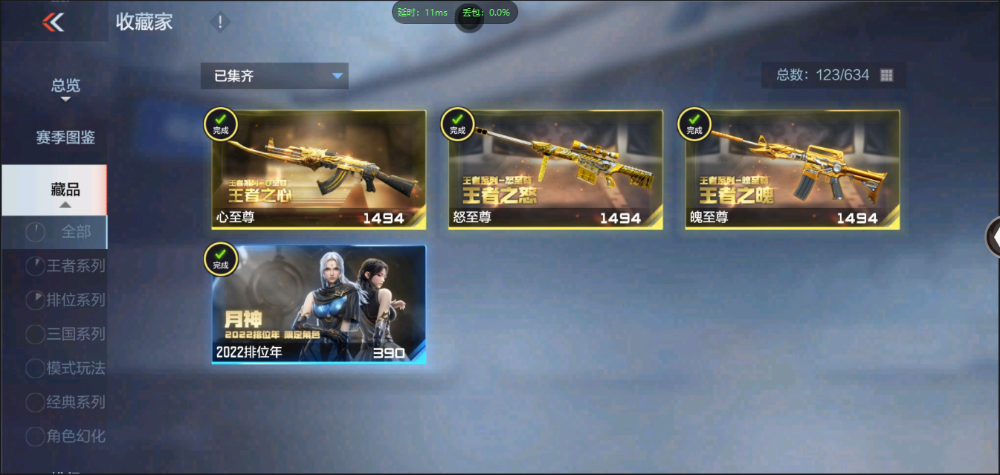Screen dimensions: 1000x475
Task: Open the 2022排位年 月神 character card
Action: point(319,304)
